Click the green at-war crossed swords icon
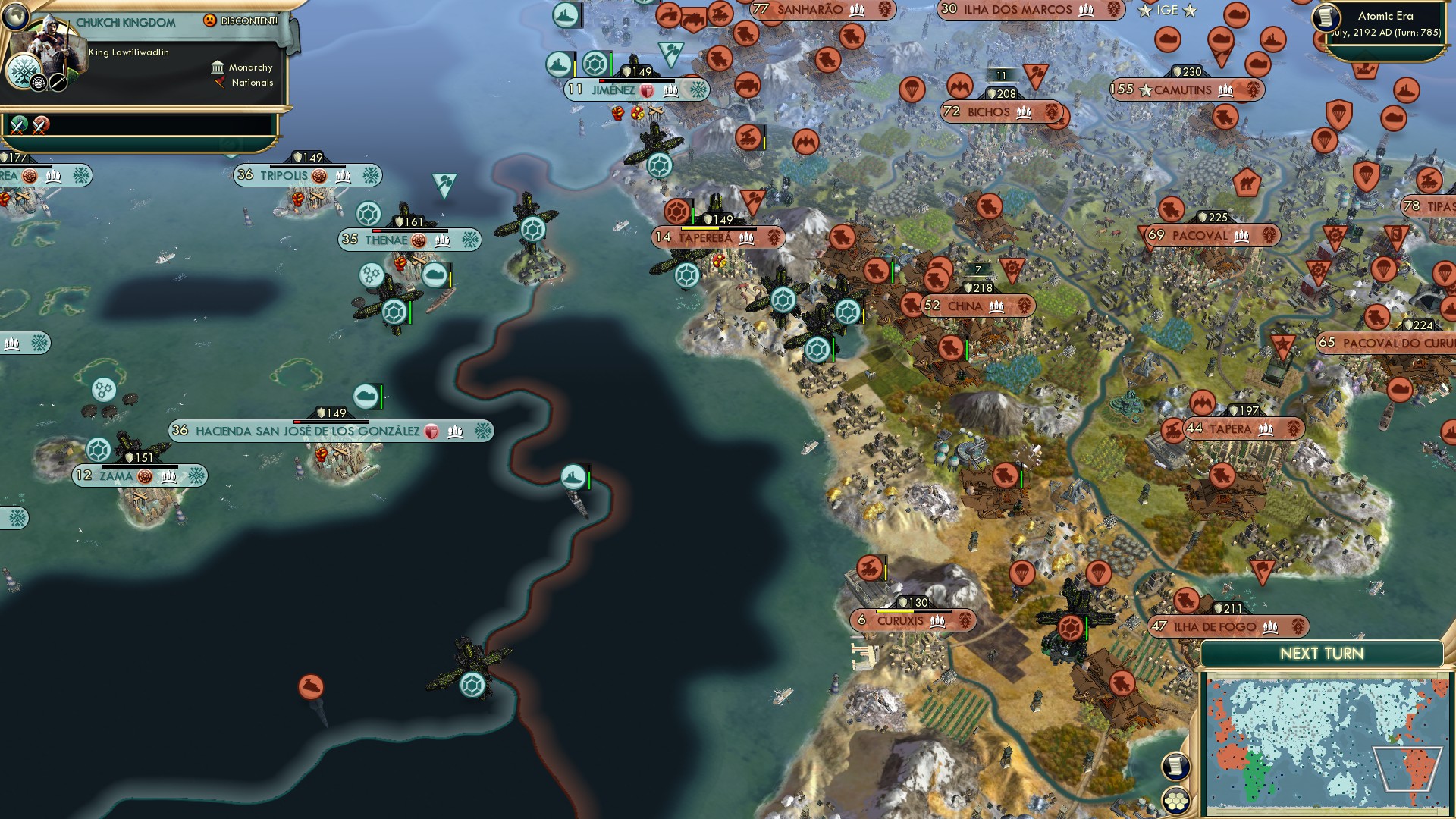 click(19, 124)
